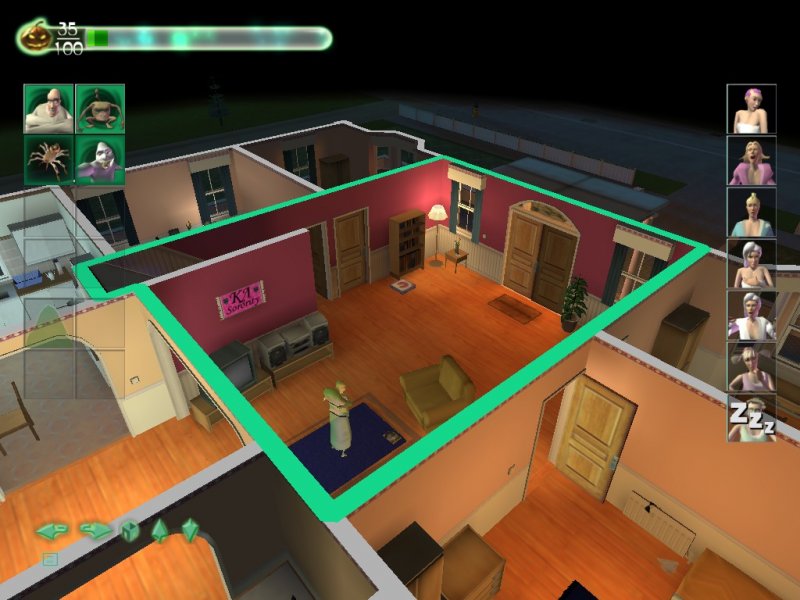Choose the spider ghost portrait
This screenshot has height=600, width=800.
(x=49, y=160)
